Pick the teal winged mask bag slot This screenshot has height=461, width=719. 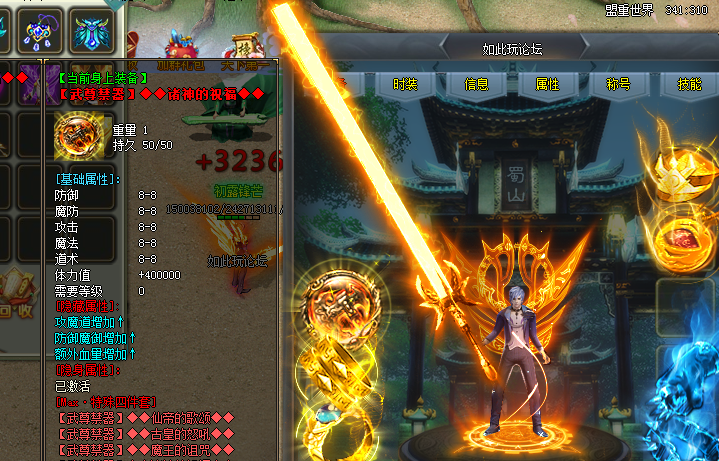94,30
